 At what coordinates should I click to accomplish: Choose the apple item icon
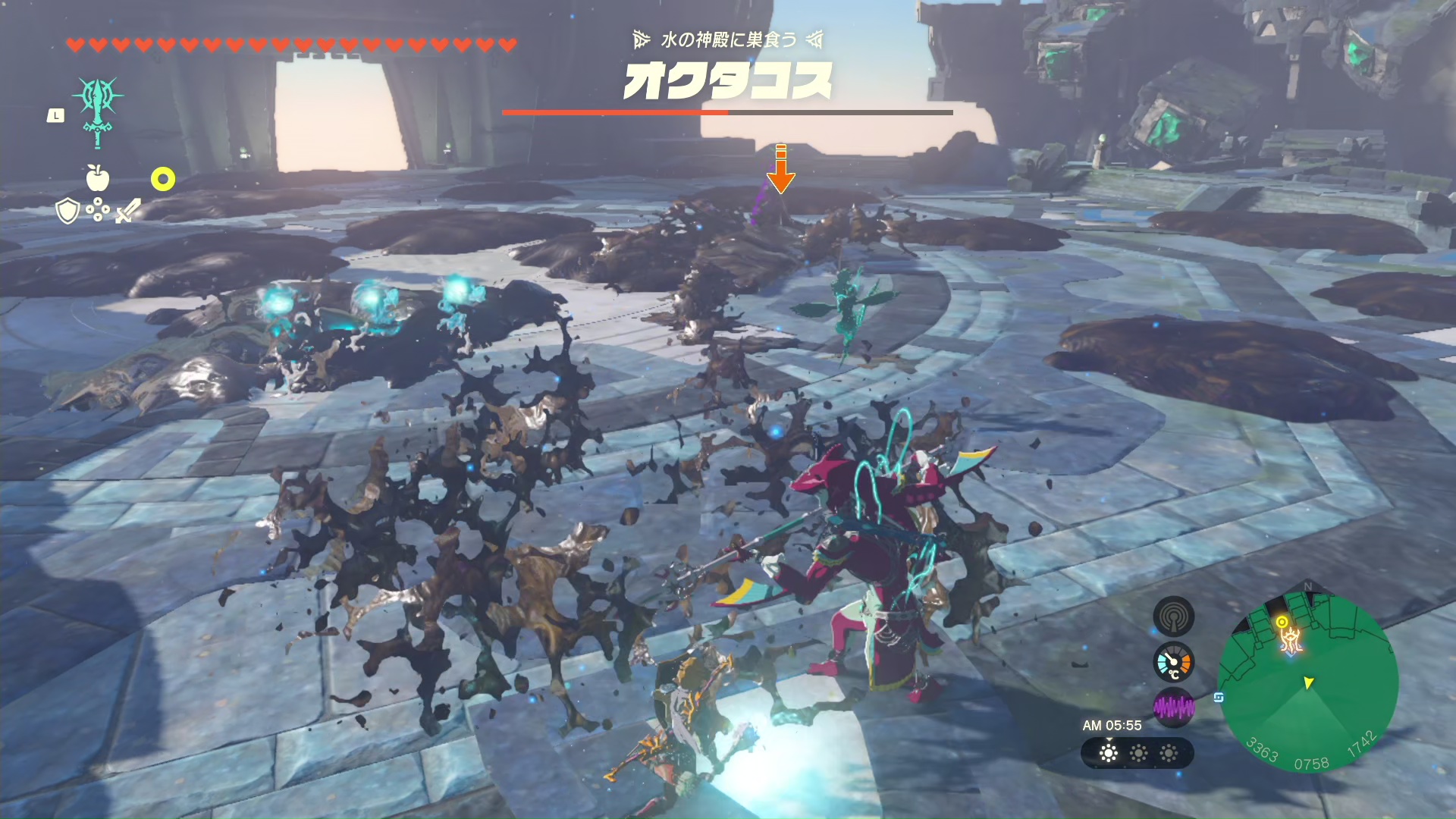[98, 177]
